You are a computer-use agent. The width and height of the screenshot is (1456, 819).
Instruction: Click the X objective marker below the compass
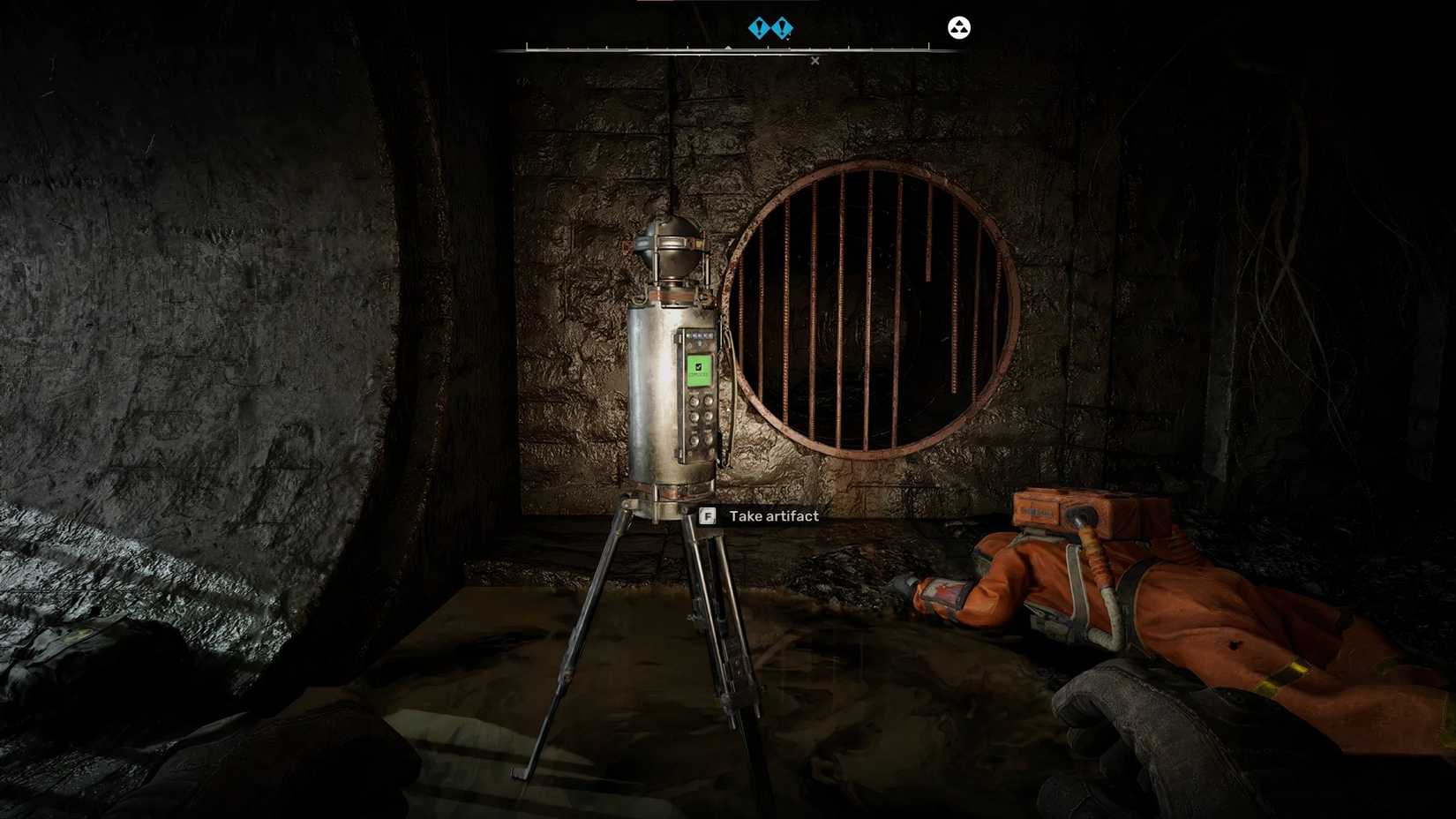814,60
